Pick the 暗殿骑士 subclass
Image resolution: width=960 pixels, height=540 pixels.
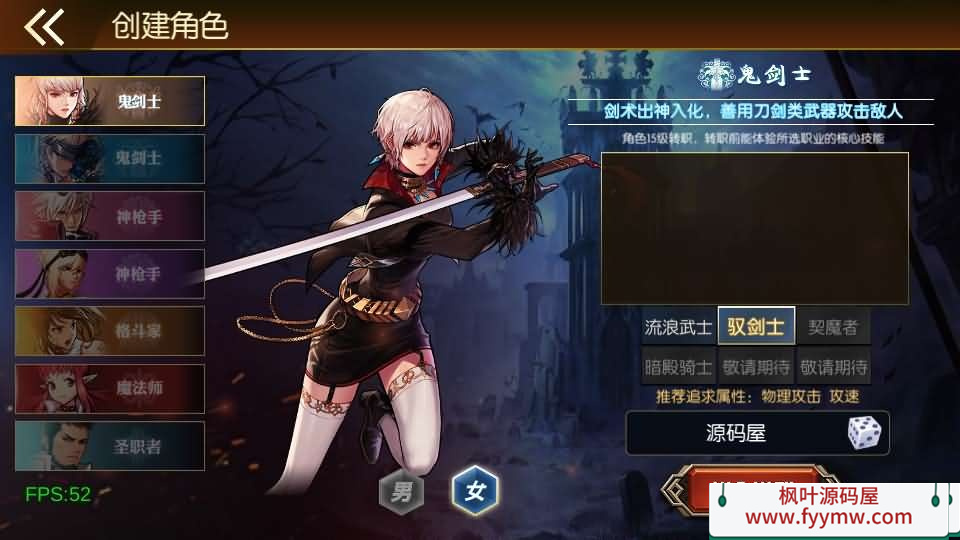(x=679, y=366)
